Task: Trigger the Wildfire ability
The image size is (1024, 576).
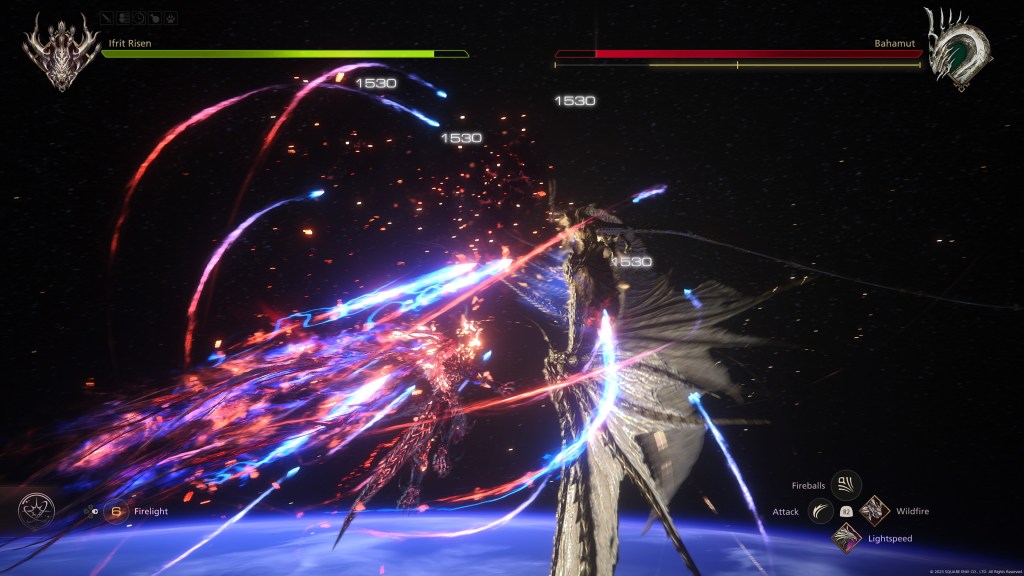Action: (874, 511)
